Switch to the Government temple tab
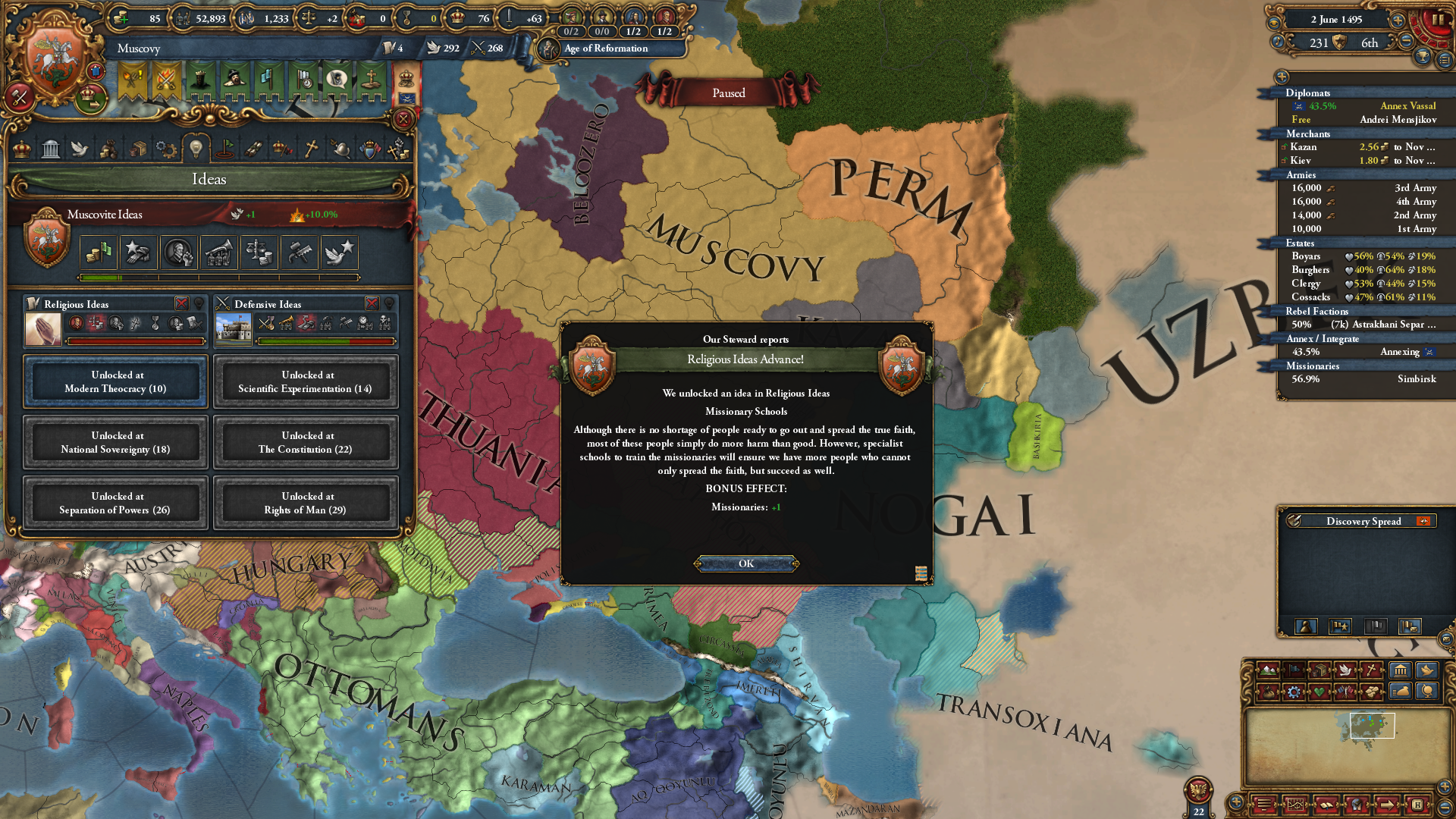Screen dimensions: 1456x819 tap(51, 149)
